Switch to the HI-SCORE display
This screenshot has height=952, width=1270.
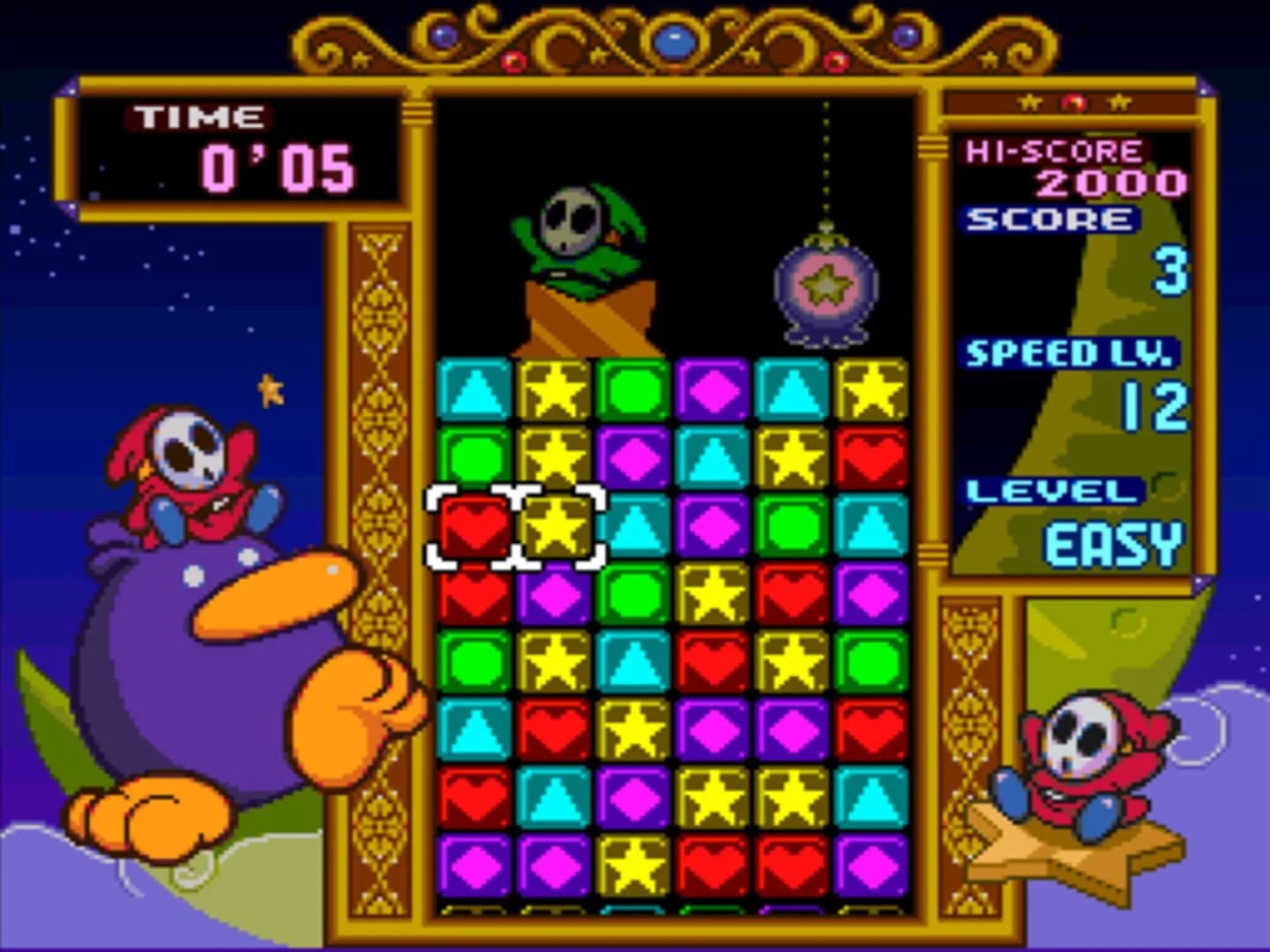(x=1055, y=152)
